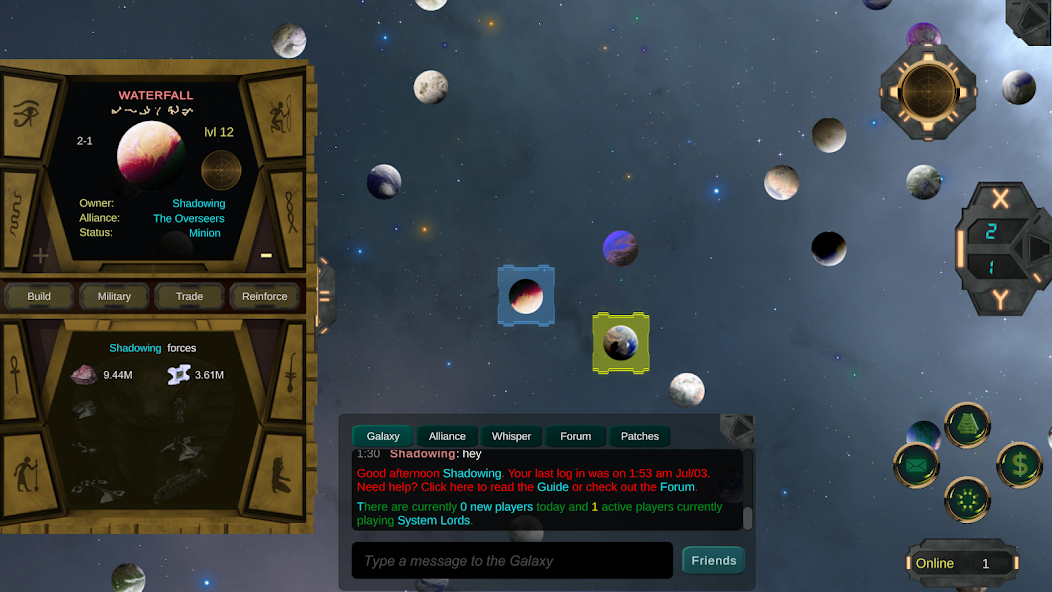Viewport: 1052px width, 592px height.
Task: Open the dollar sign shop icon
Action: point(1019,464)
